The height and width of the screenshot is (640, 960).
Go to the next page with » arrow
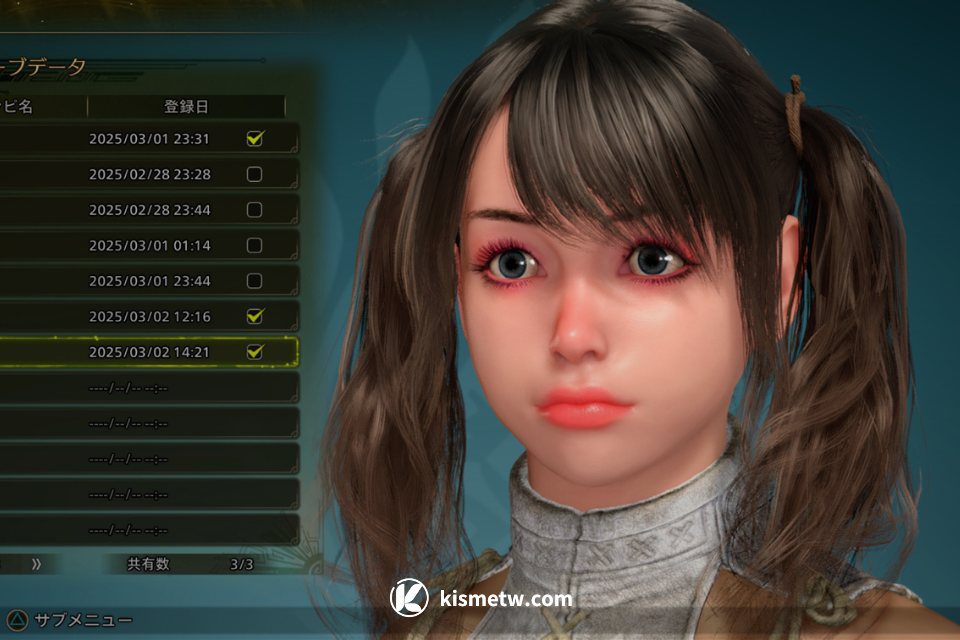[x=36, y=564]
